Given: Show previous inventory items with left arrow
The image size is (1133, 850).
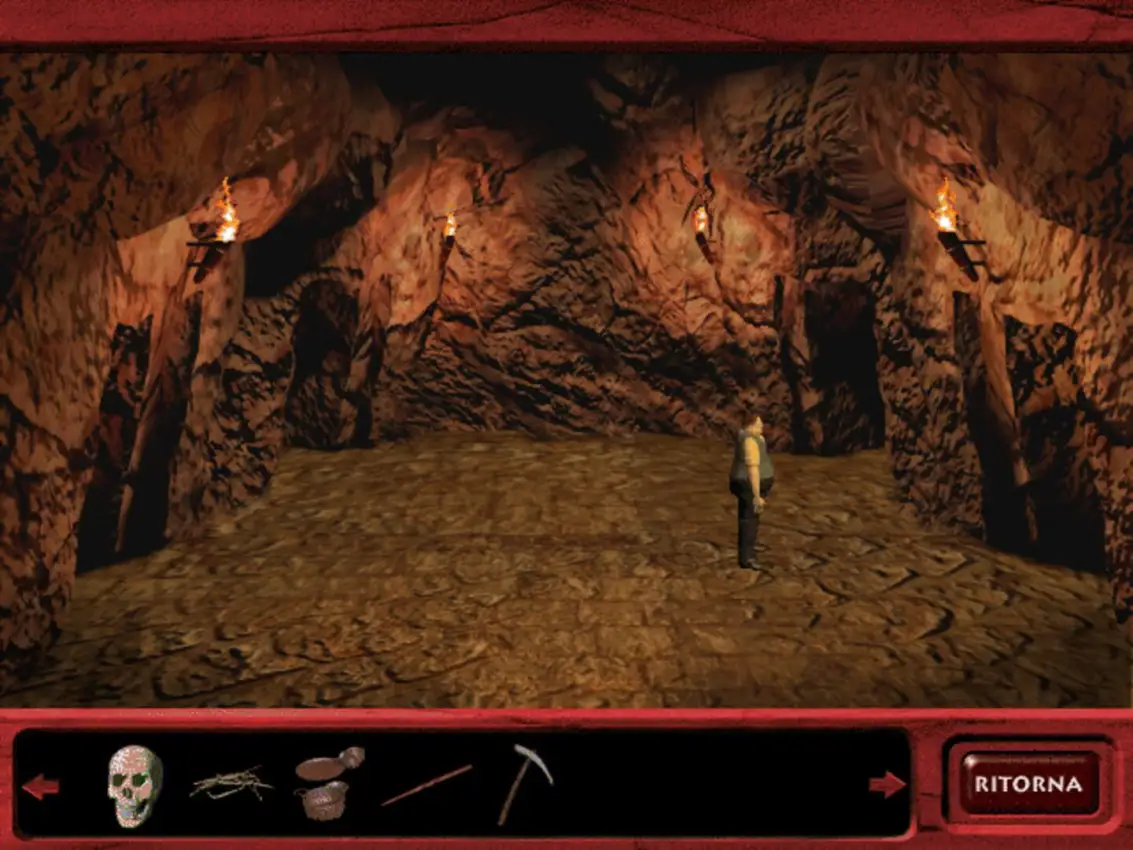Looking at the screenshot, I should coord(41,786).
